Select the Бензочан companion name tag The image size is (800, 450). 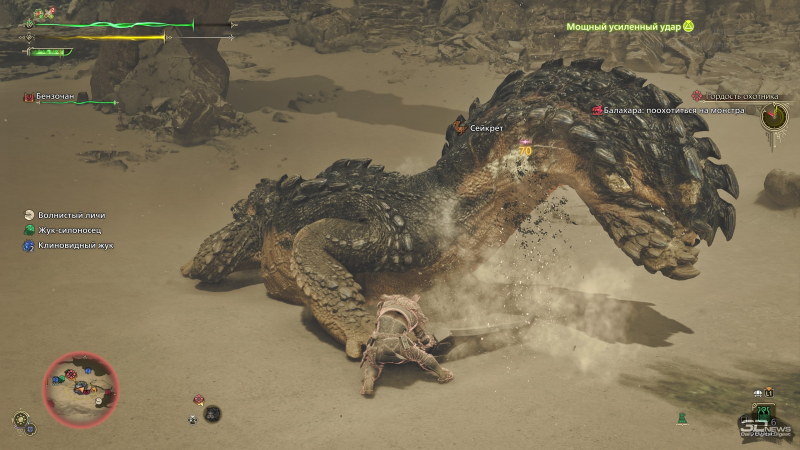pyautogui.click(x=56, y=97)
